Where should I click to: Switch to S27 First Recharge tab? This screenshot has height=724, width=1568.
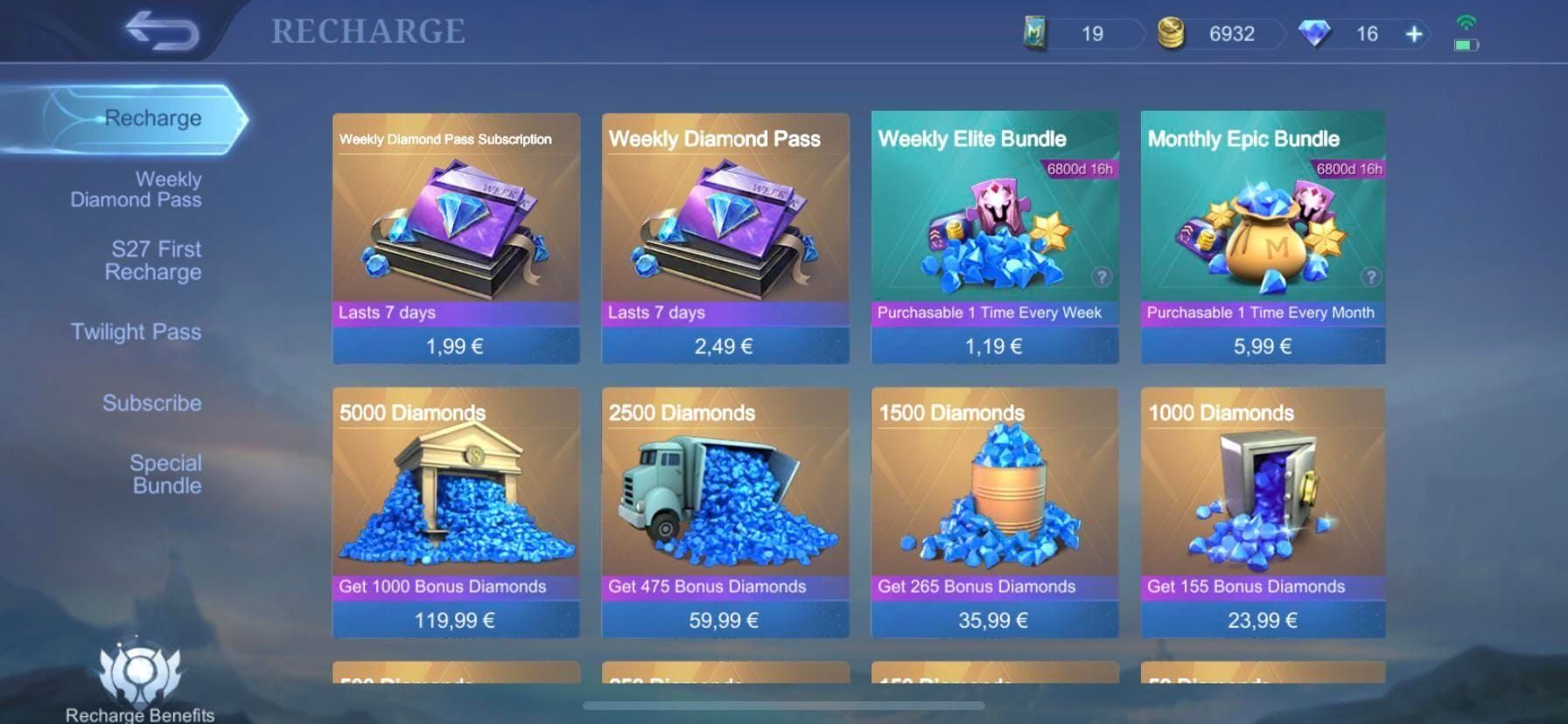click(x=153, y=260)
